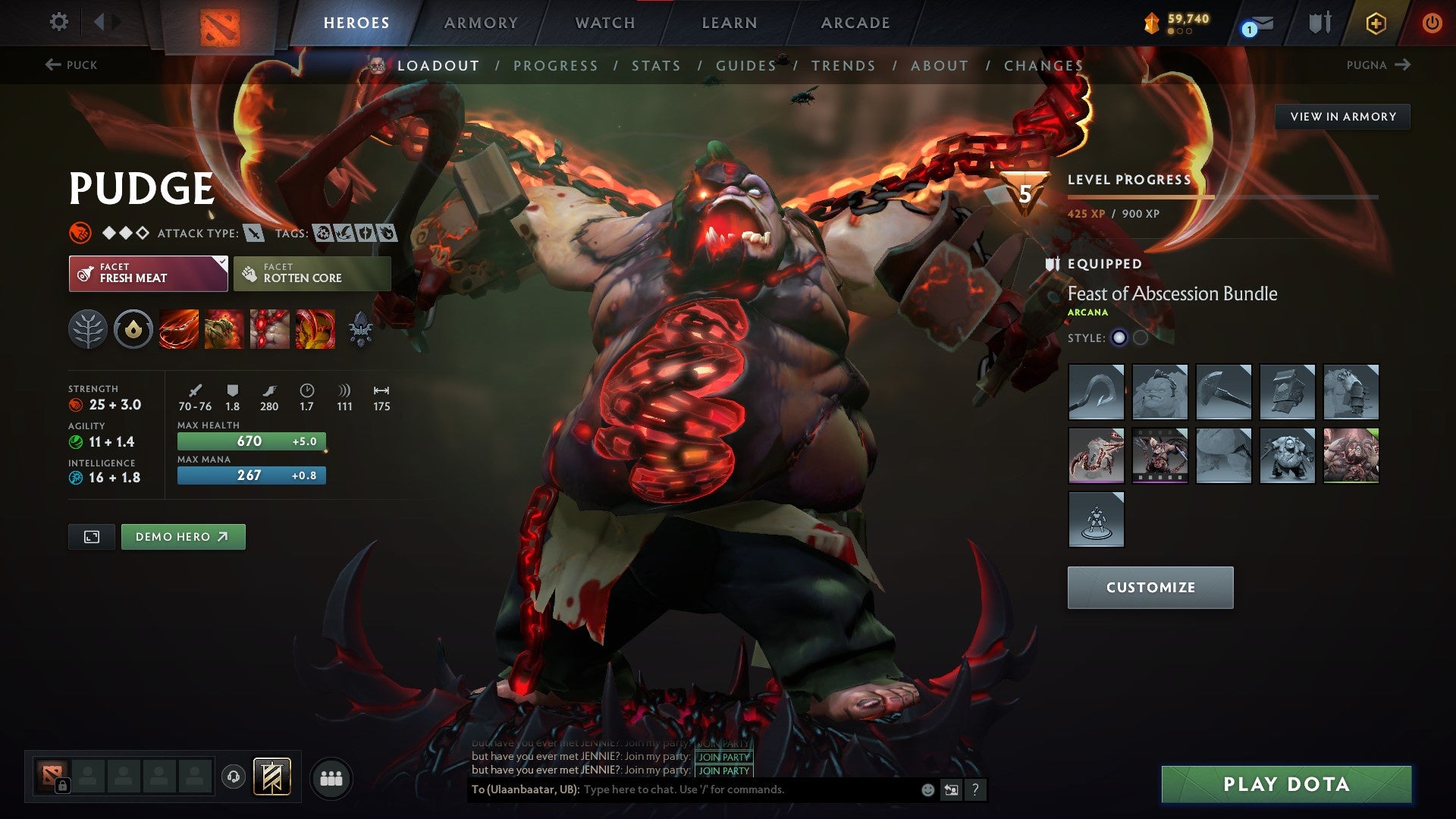Switch to the Rotten Core facet

point(312,273)
